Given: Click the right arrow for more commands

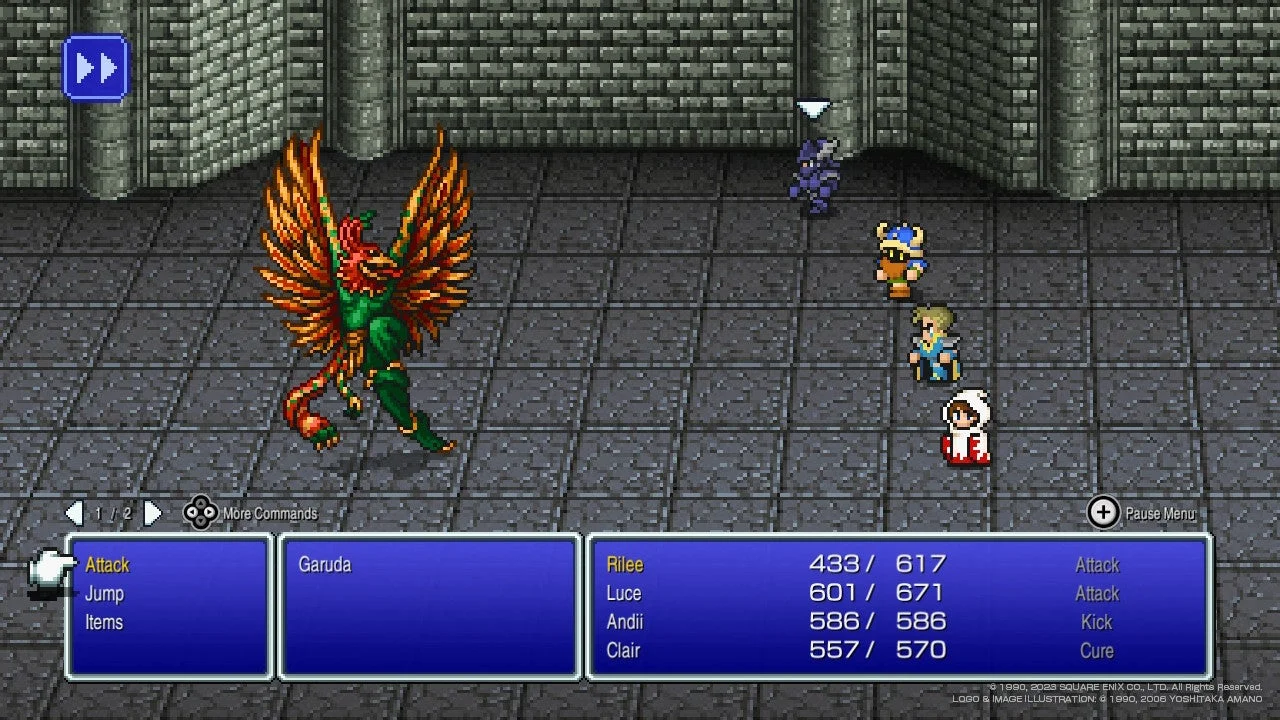Looking at the screenshot, I should (x=153, y=513).
